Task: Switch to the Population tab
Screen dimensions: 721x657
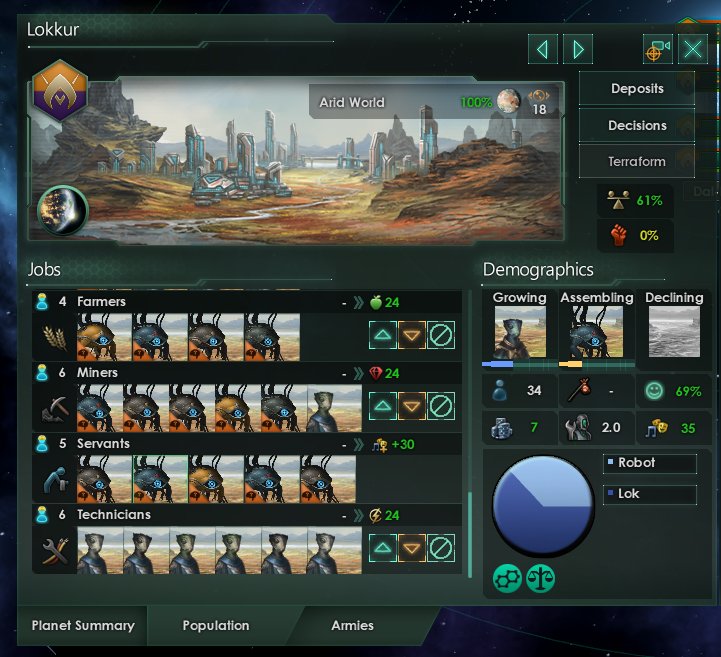Action: tap(216, 626)
